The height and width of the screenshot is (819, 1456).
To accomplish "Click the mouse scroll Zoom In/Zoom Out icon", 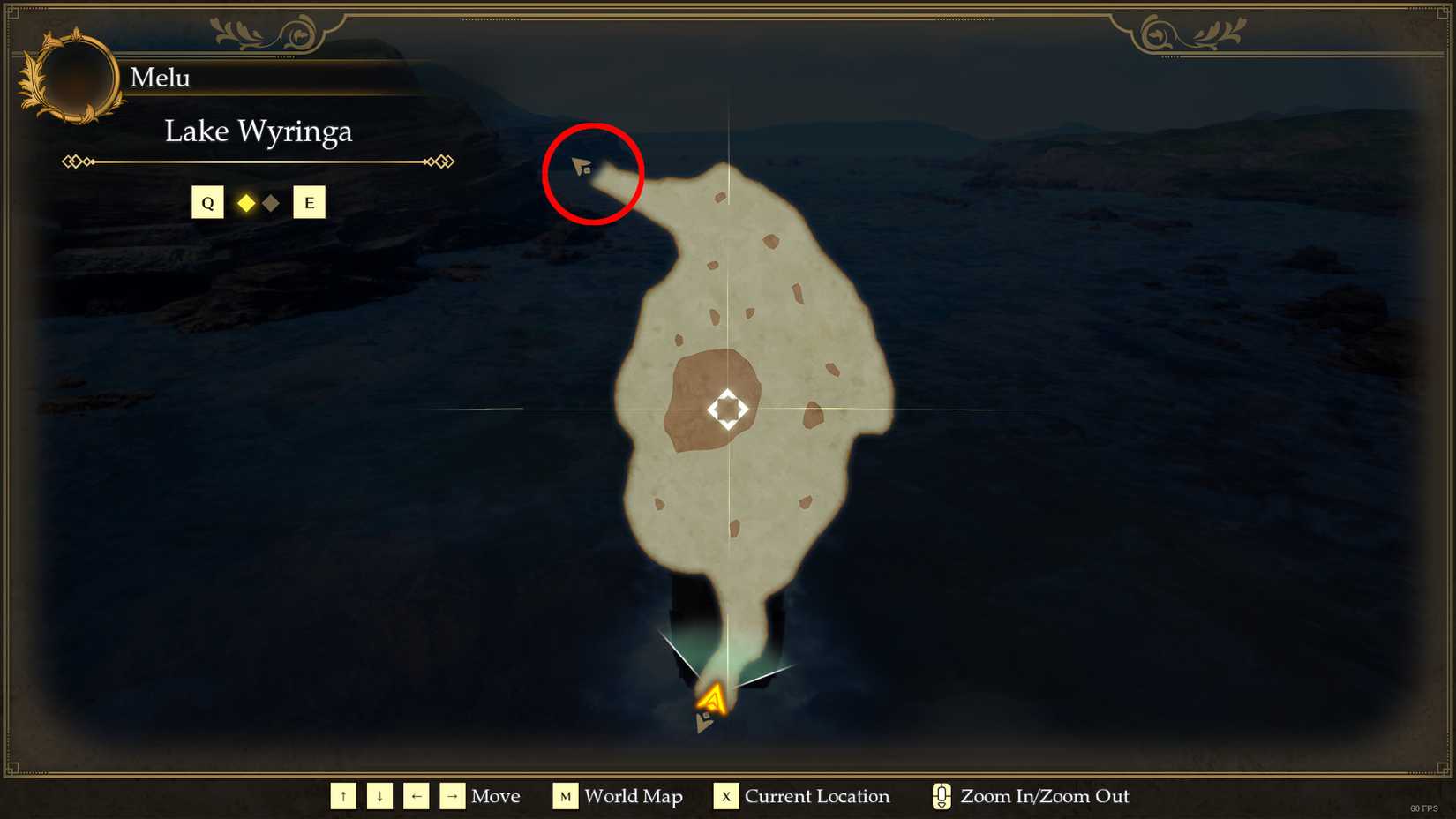I will point(941,796).
